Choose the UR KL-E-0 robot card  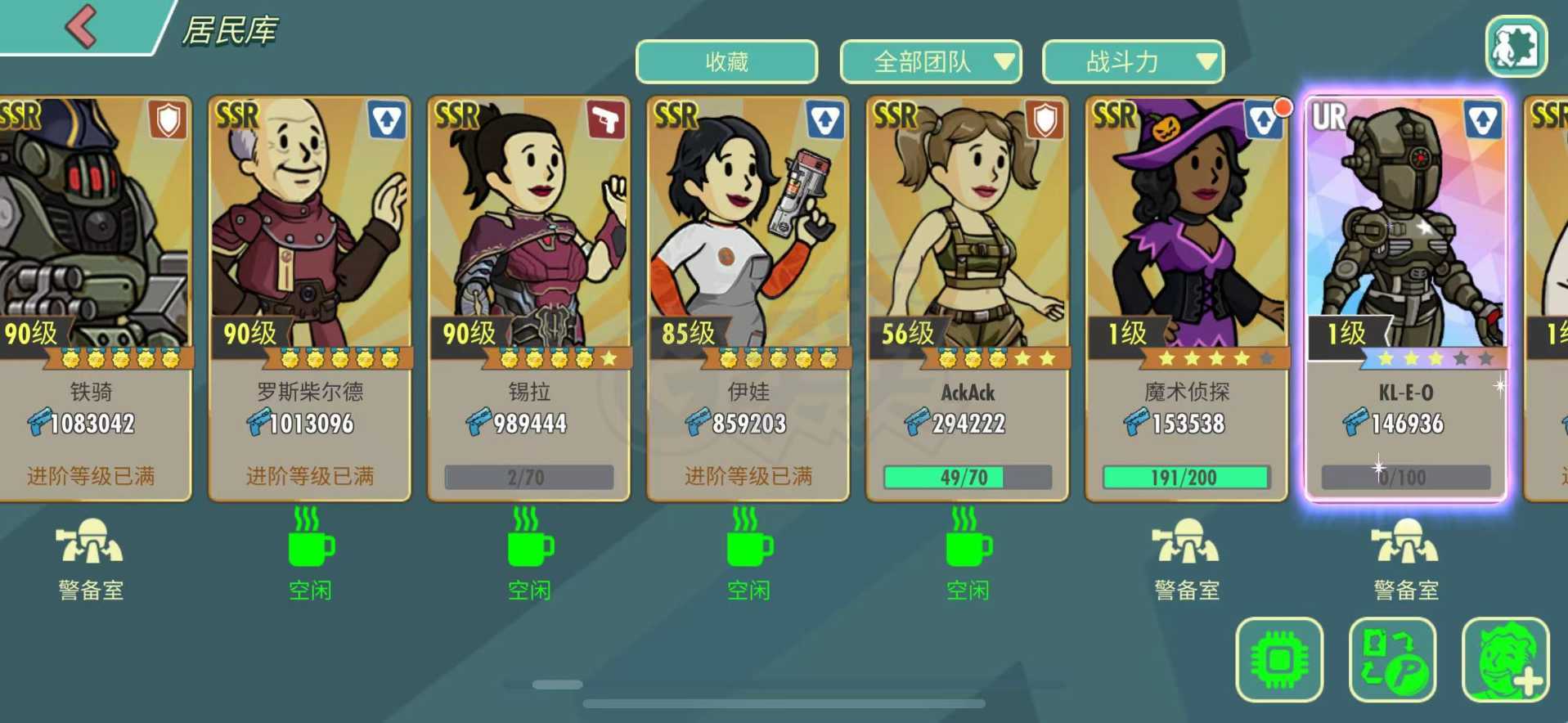(x=1406, y=299)
